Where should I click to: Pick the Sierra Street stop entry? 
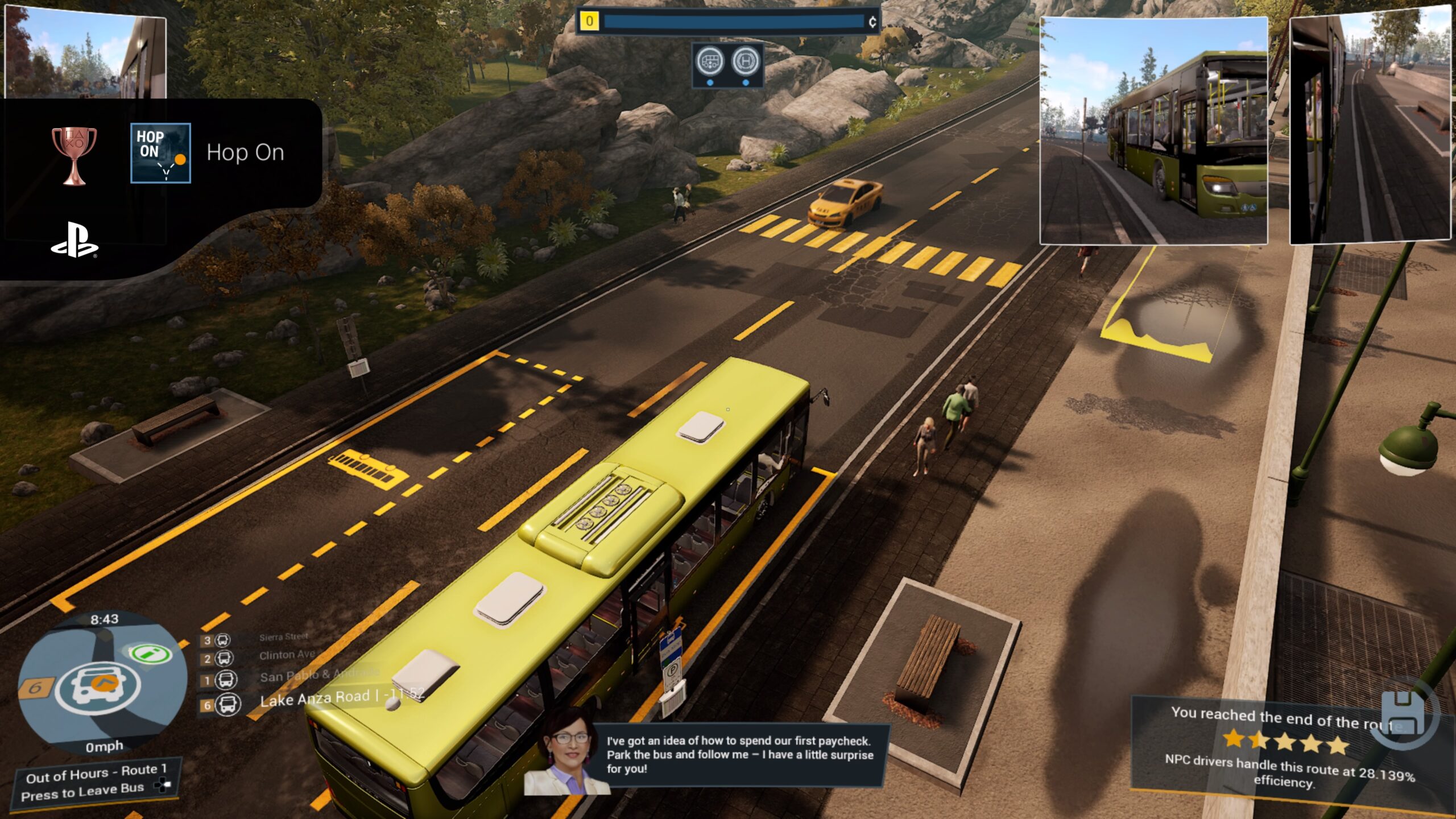click(x=283, y=637)
